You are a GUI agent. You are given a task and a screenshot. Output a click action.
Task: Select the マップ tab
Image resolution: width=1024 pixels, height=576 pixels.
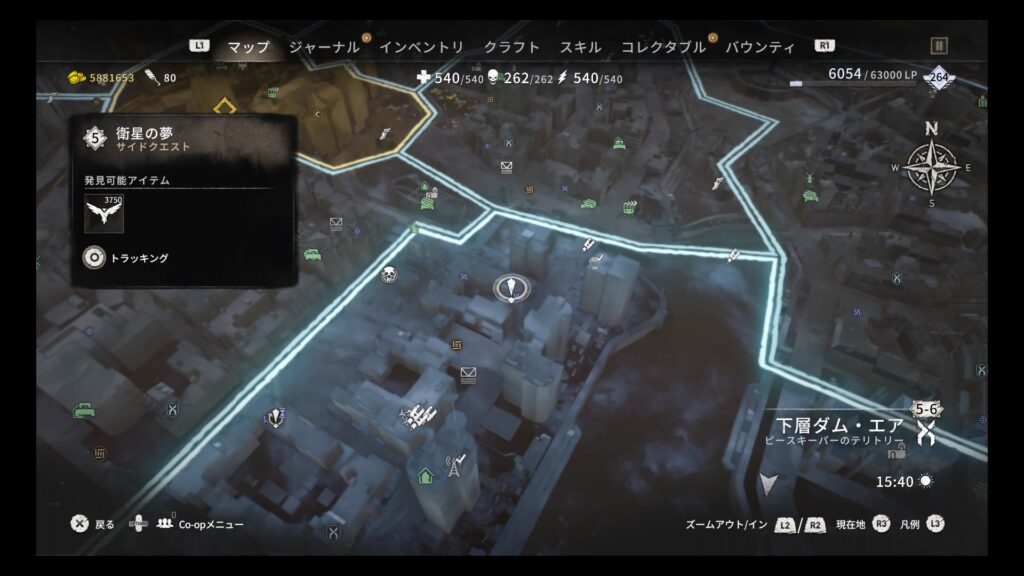(248, 47)
